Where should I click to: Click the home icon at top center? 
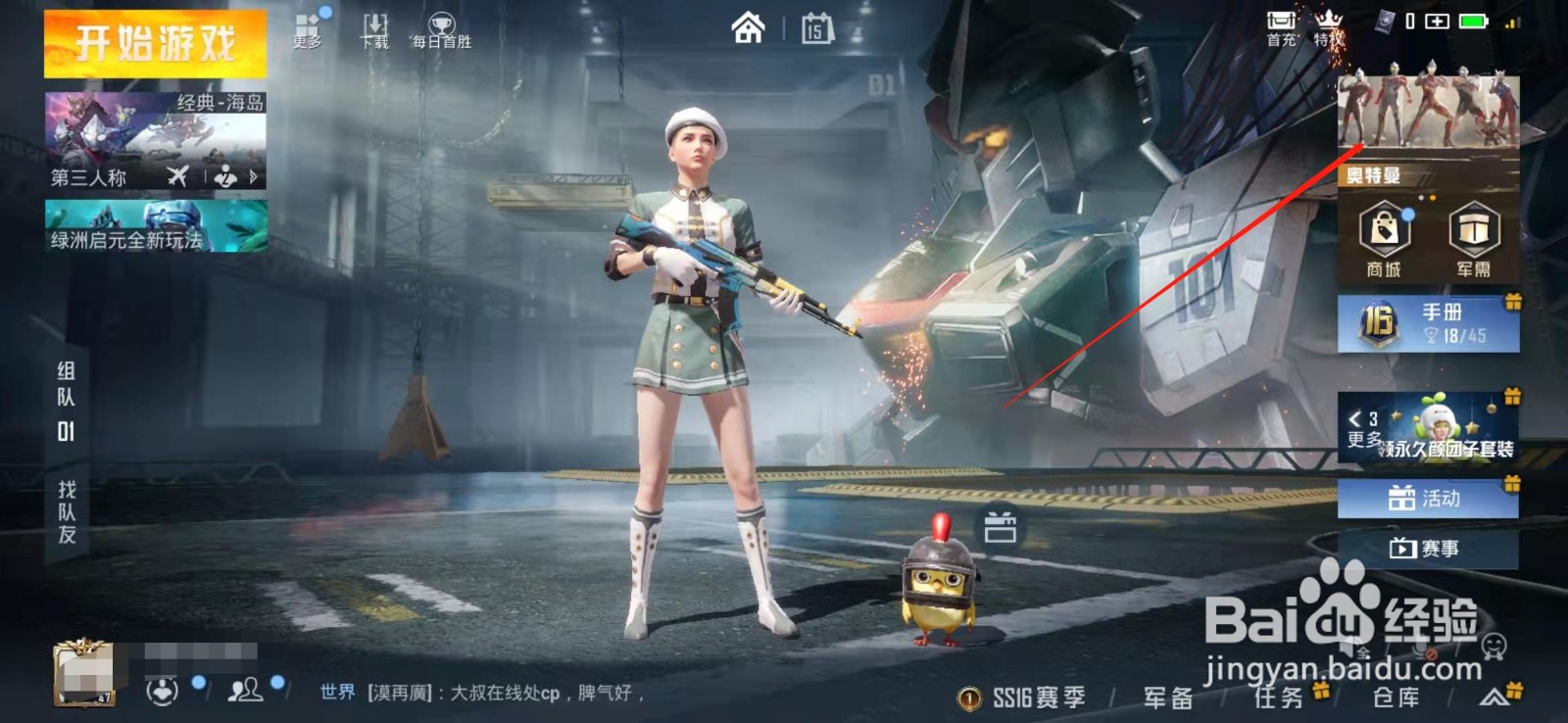pos(750,28)
